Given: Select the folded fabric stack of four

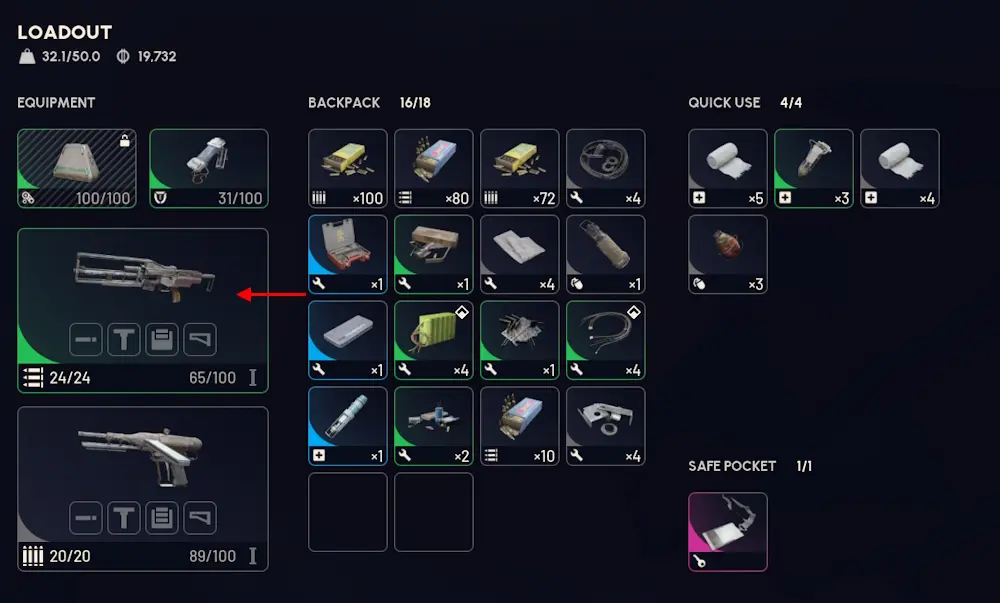Looking at the screenshot, I should [519, 254].
